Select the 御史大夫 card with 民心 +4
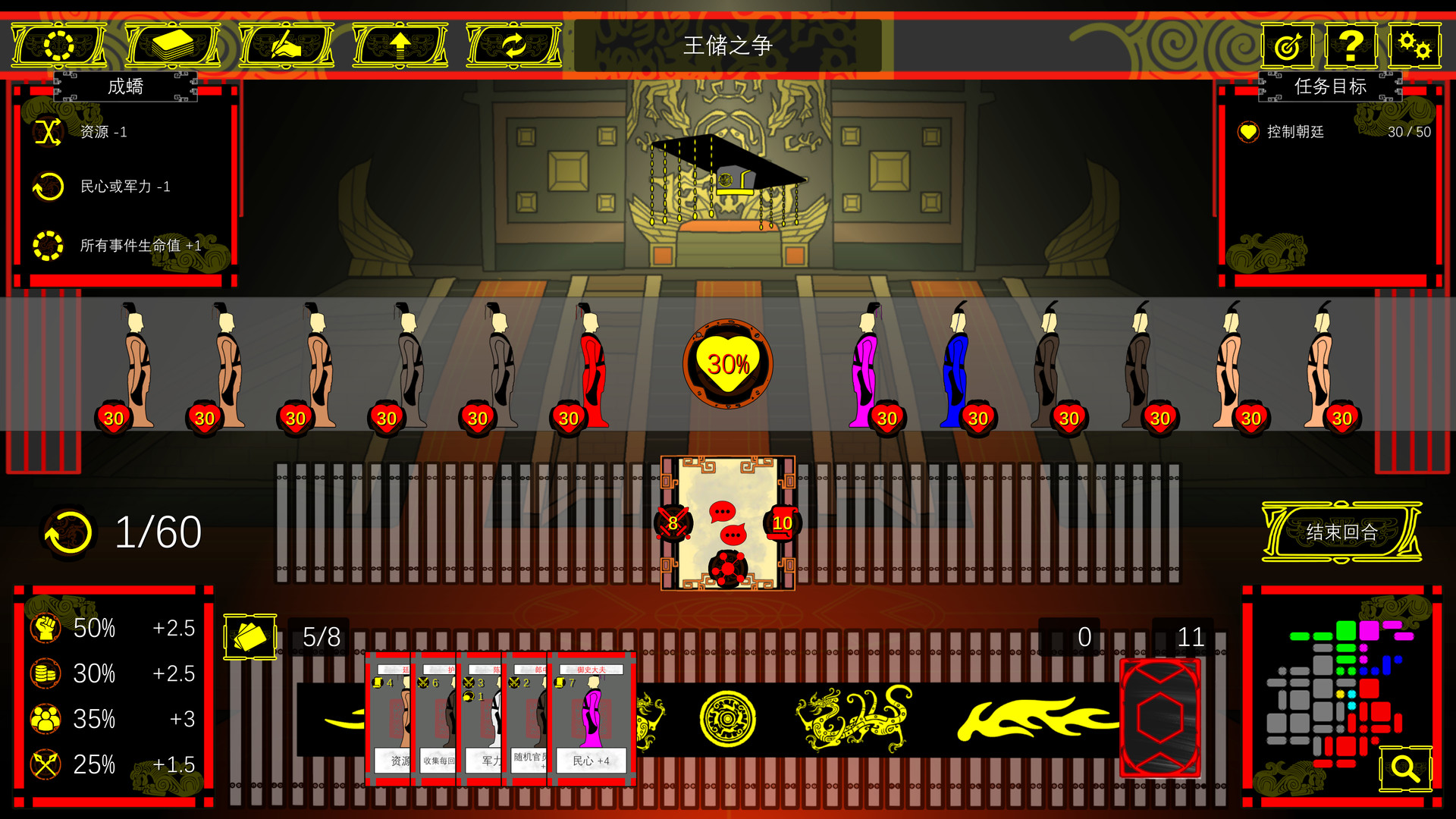The height and width of the screenshot is (819, 1456). [591, 717]
